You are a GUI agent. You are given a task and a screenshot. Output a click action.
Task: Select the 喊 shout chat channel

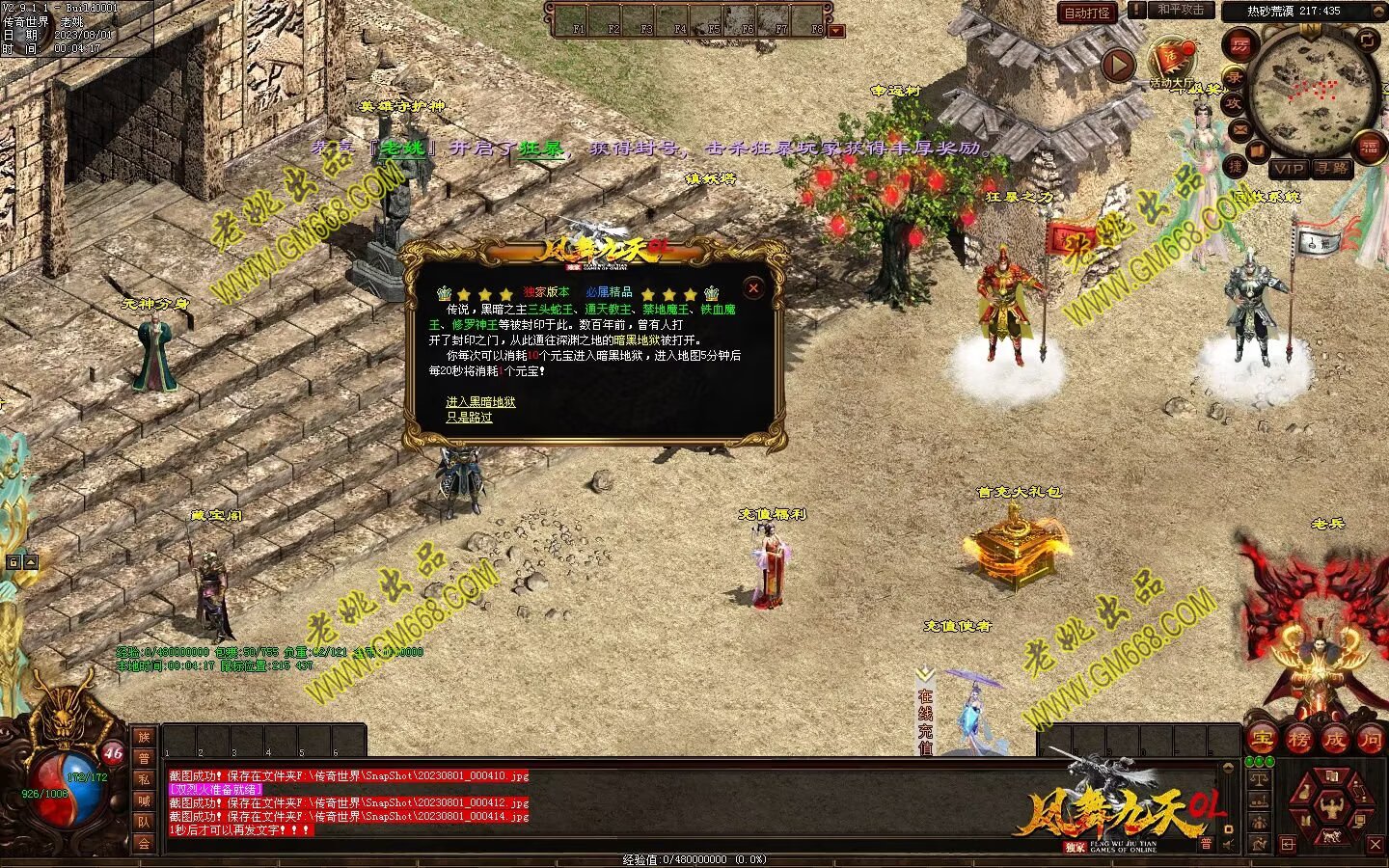tap(144, 800)
